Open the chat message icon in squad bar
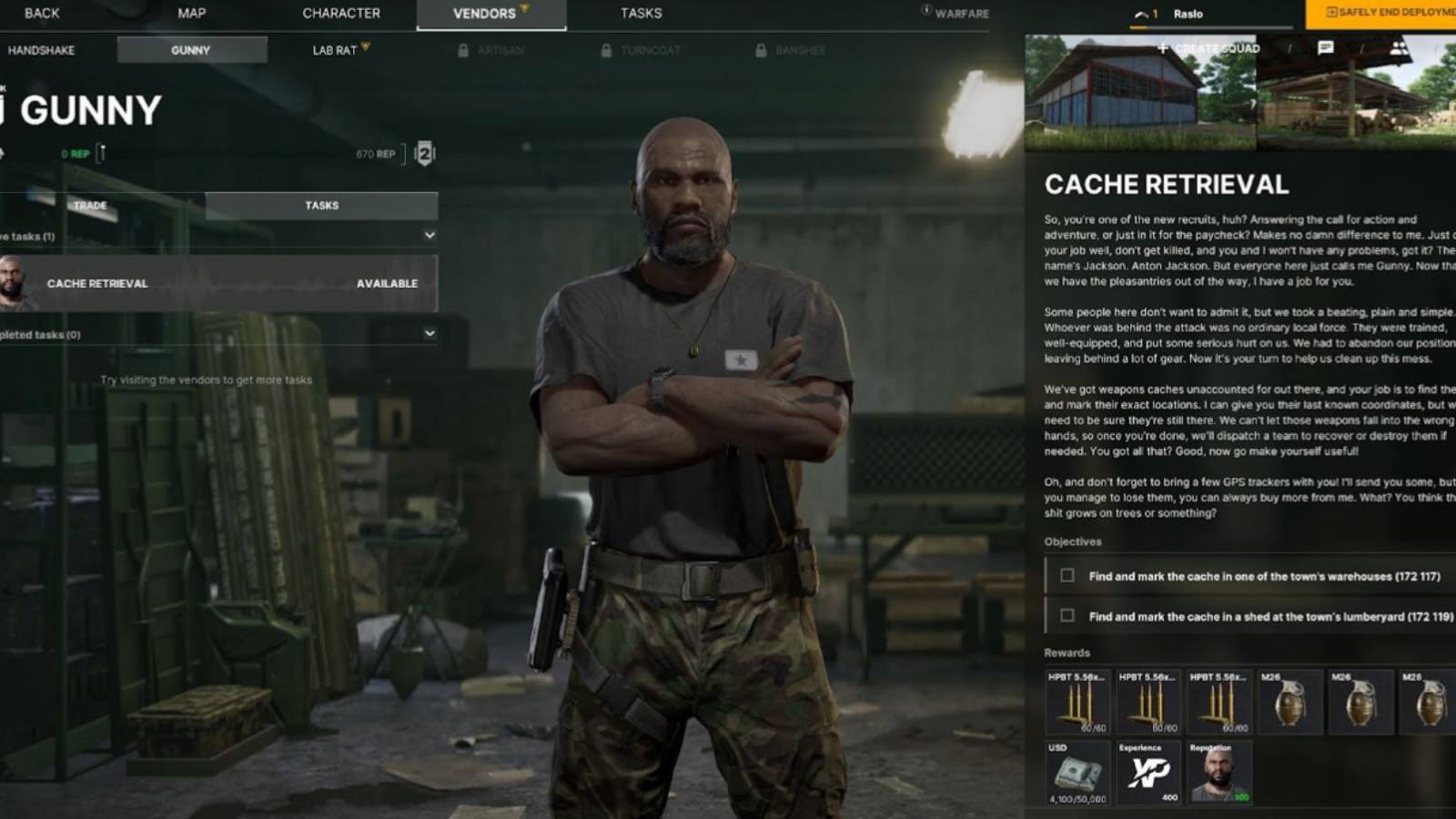This screenshot has height=819, width=1456. [x=1324, y=48]
